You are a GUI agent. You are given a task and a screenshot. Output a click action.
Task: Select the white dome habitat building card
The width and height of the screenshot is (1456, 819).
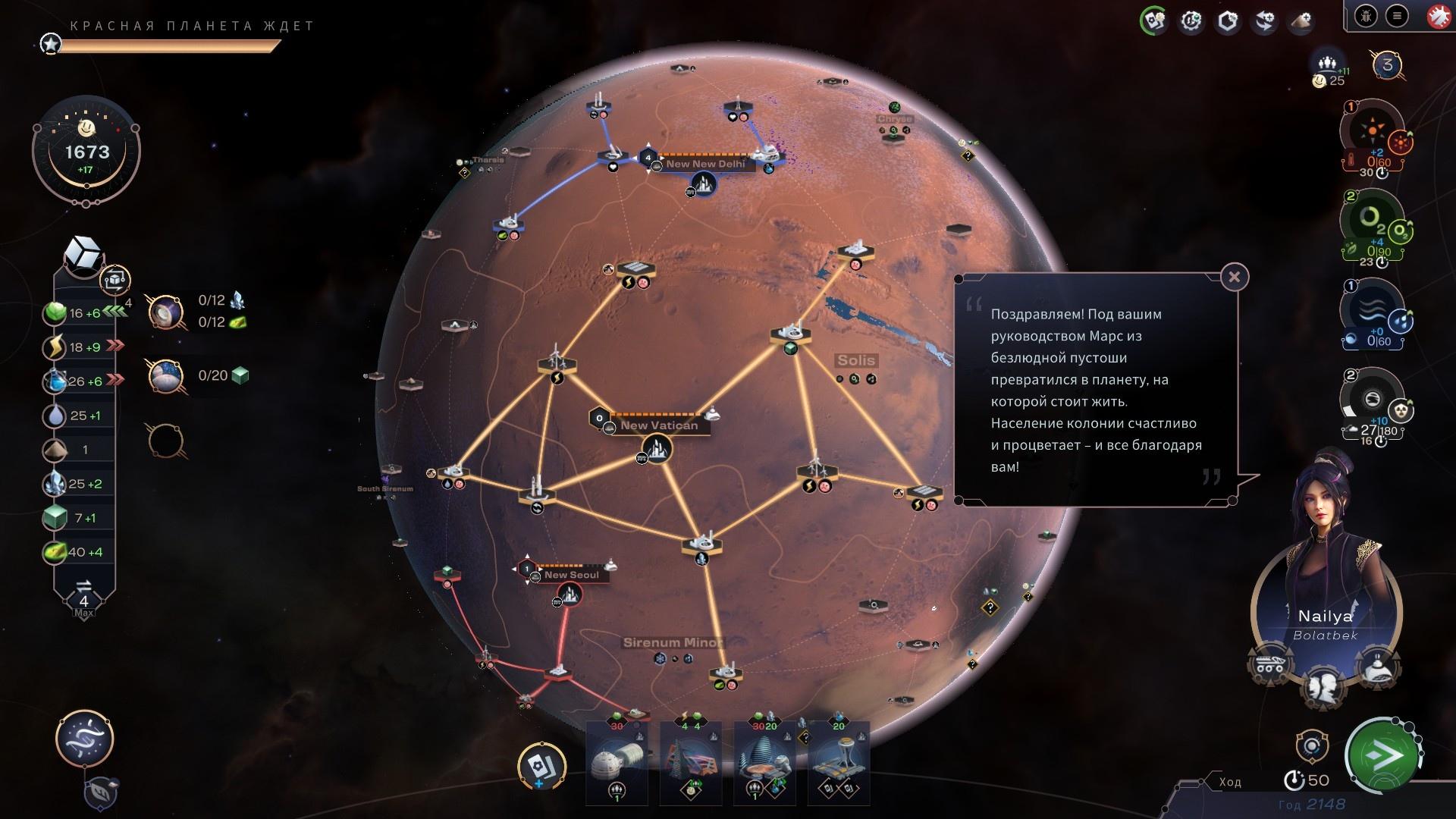tap(617, 762)
